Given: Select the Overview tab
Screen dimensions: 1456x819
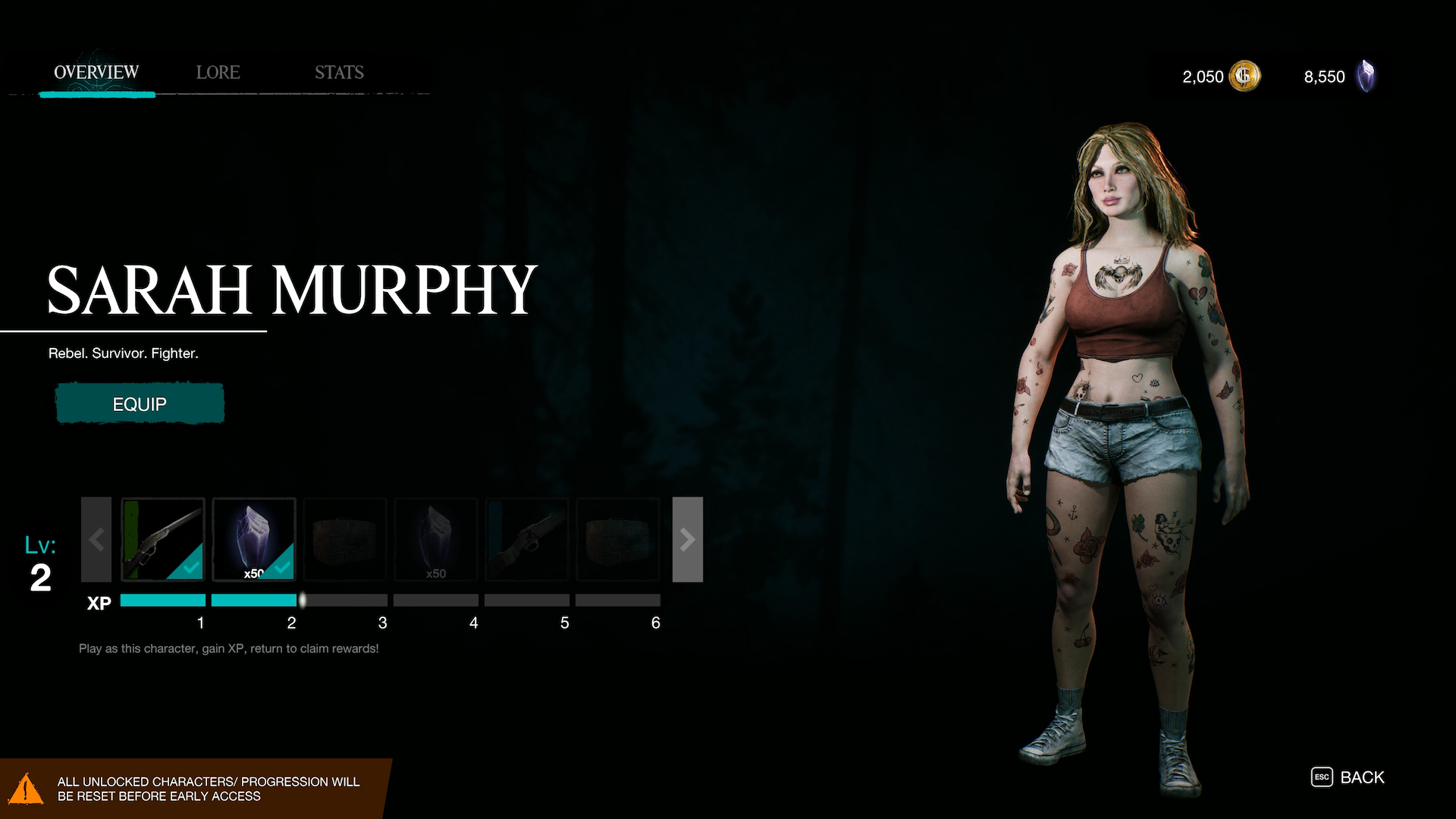Looking at the screenshot, I should click(96, 73).
